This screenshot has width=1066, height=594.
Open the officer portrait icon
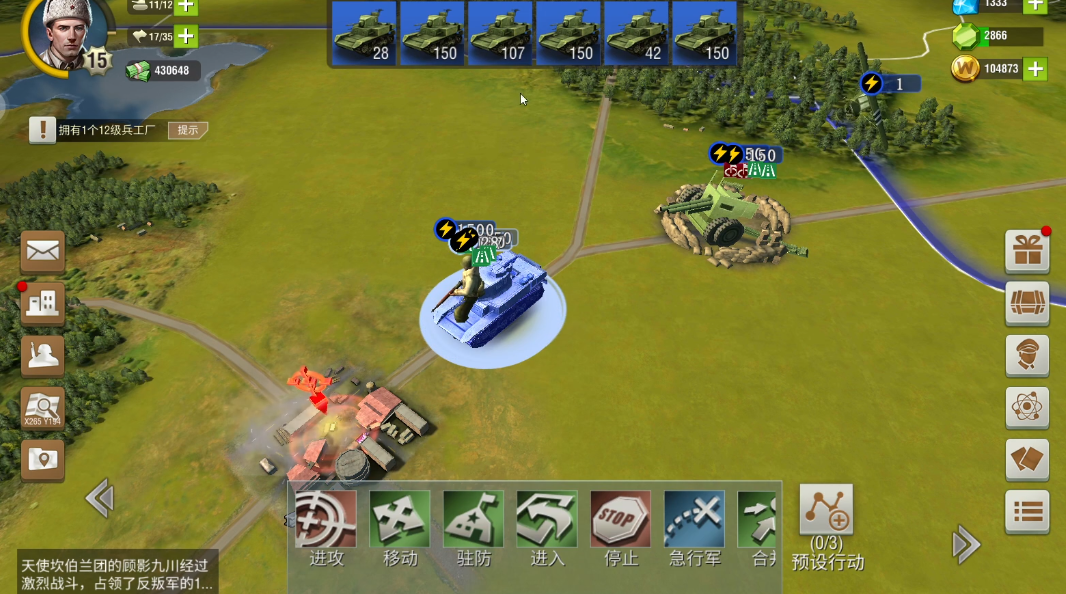(x=1027, y=356)
